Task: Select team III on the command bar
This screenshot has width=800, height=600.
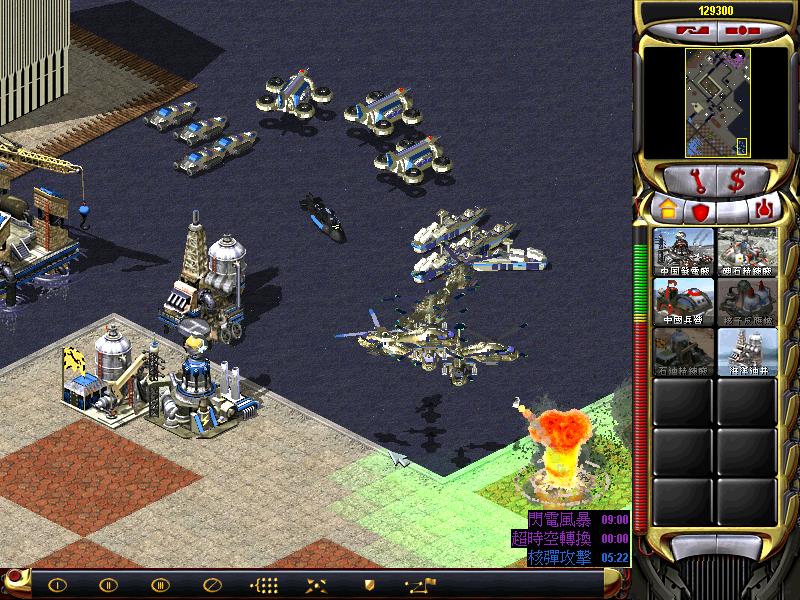Action: [159, 584]
